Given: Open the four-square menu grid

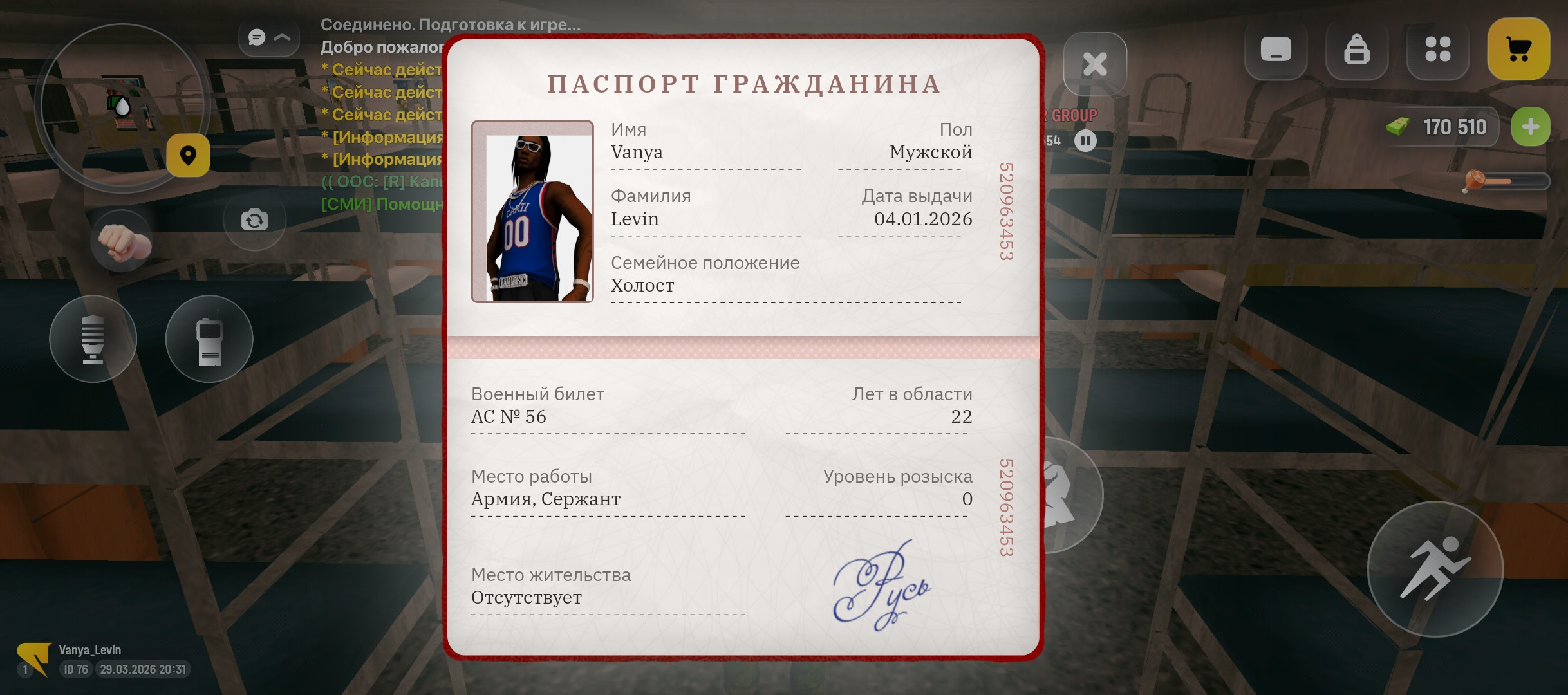Looking at the screenshot, I should click(x=1438, y=48).
